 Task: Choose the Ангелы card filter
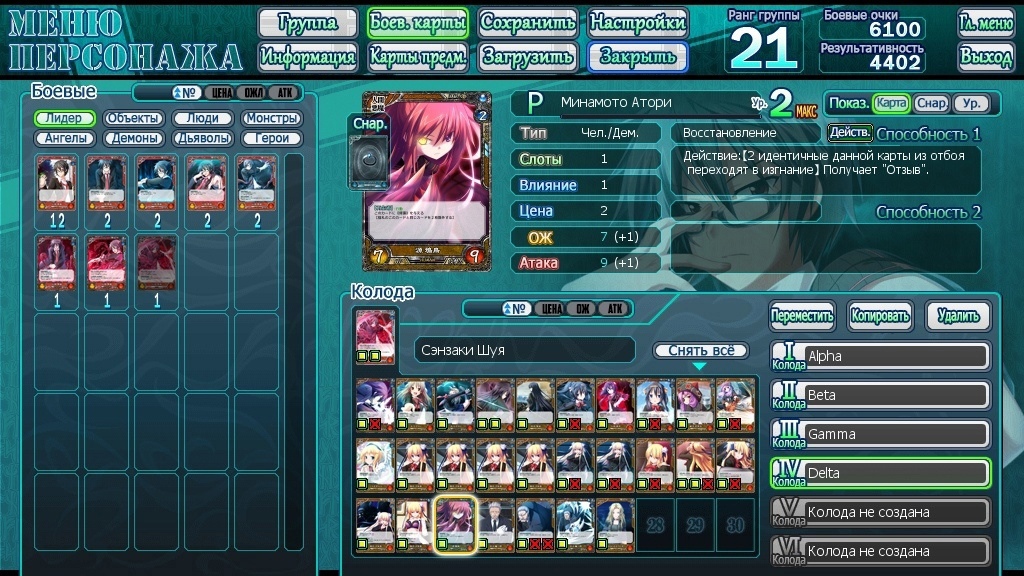pyautogui.click(x=65, y=138)
